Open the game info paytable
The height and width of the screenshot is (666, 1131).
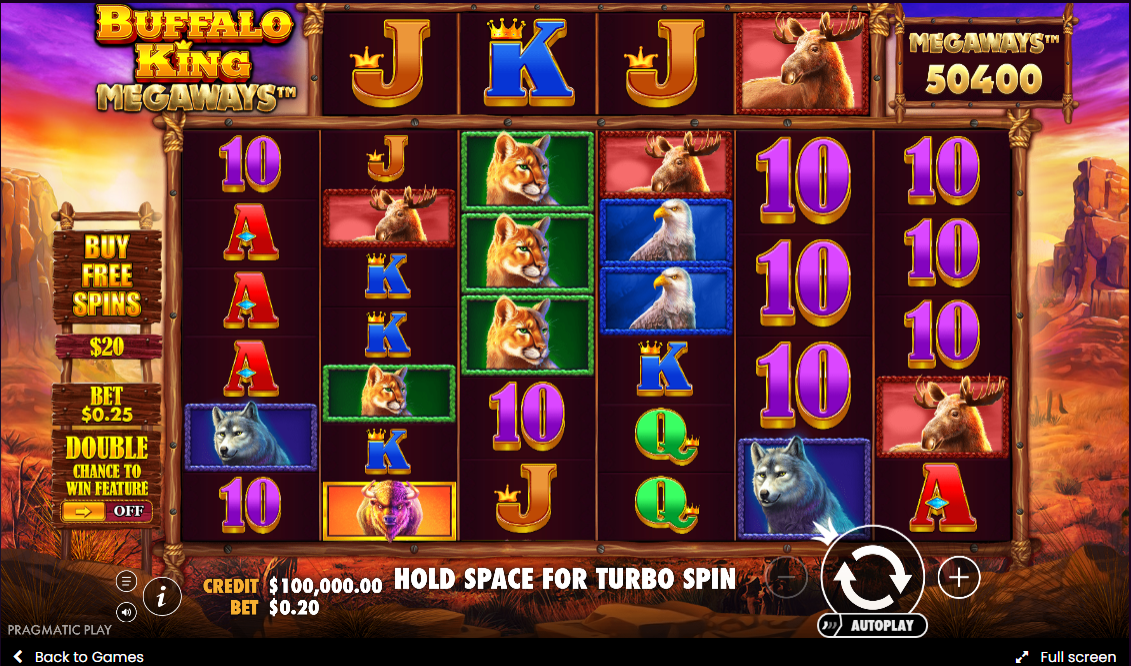coord(162,597)
